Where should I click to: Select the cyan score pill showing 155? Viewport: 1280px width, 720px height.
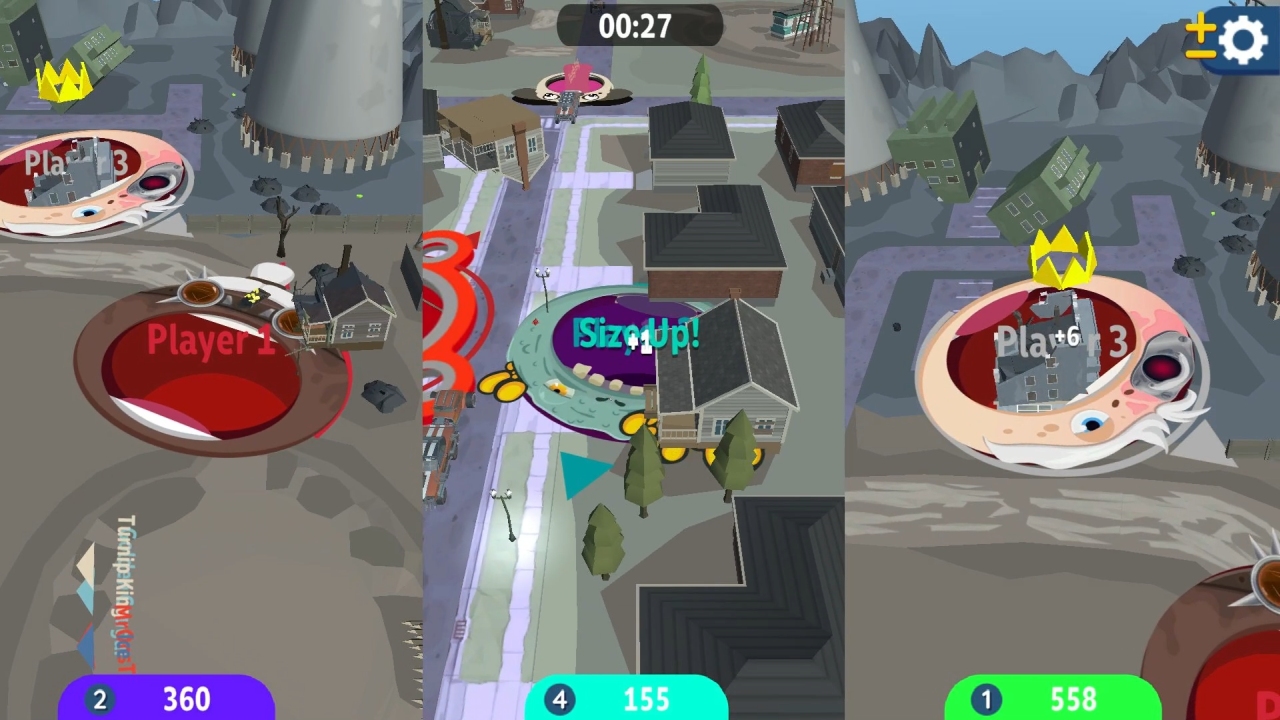(645, 699)
